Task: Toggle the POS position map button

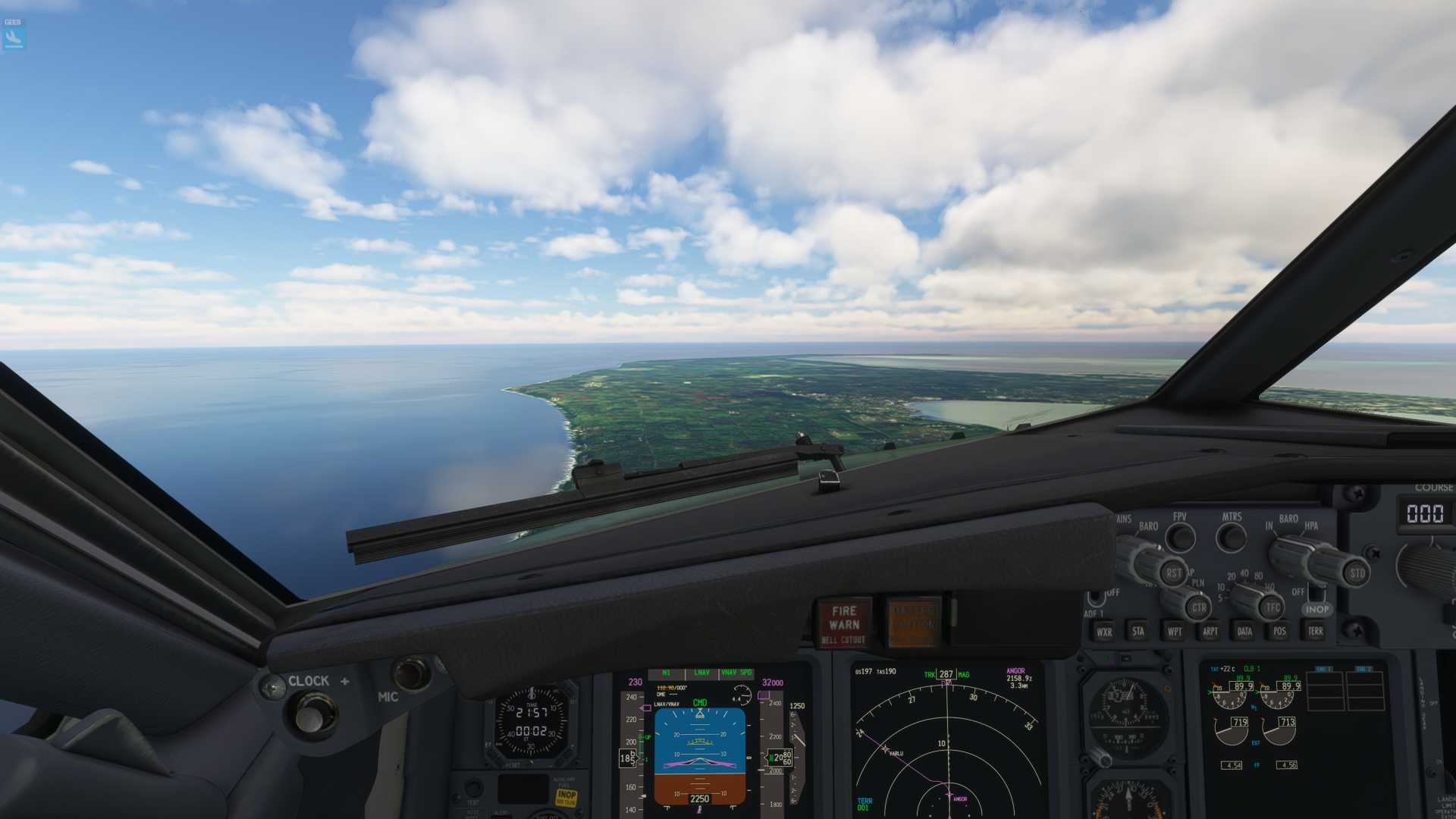Action: (x=1280, y=631)
